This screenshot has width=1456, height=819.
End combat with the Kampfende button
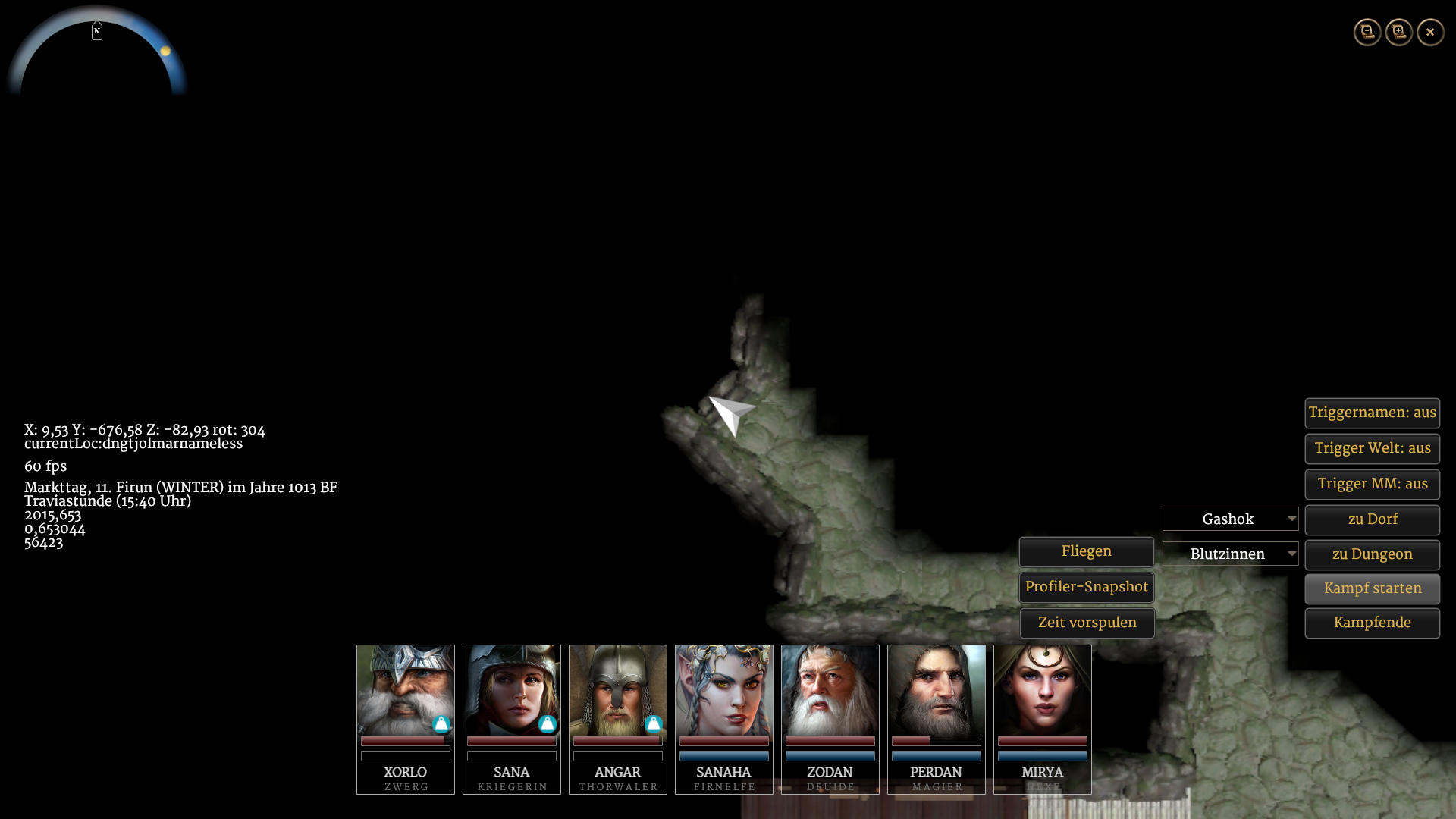(1372, 623)
